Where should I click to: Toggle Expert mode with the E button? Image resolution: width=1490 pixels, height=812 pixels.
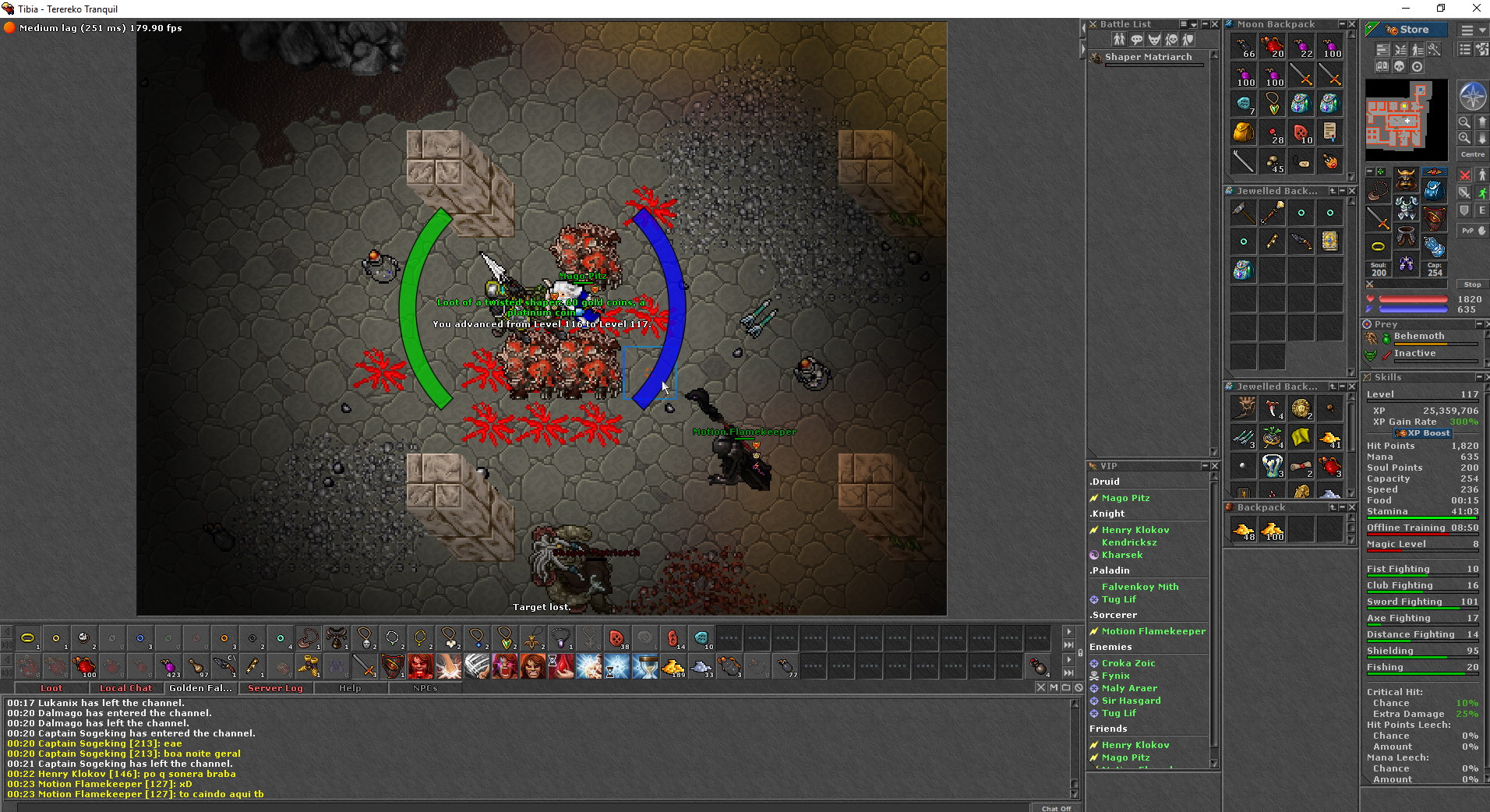1482,210
